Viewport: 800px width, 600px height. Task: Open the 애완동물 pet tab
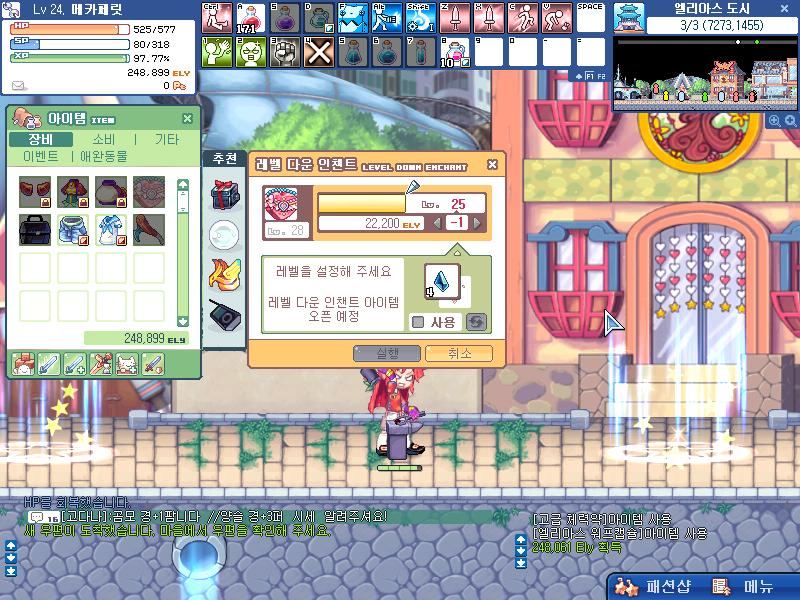pos(107,157)
